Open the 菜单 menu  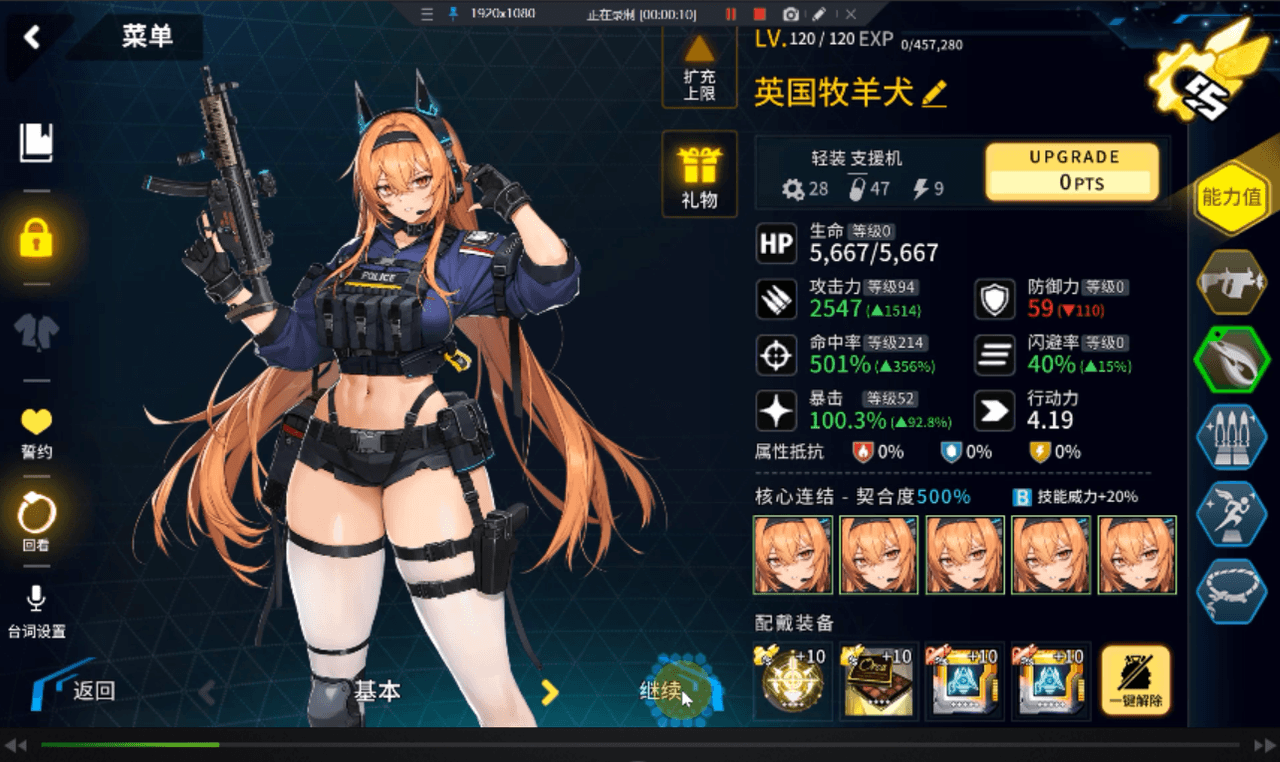coord(147,37)
